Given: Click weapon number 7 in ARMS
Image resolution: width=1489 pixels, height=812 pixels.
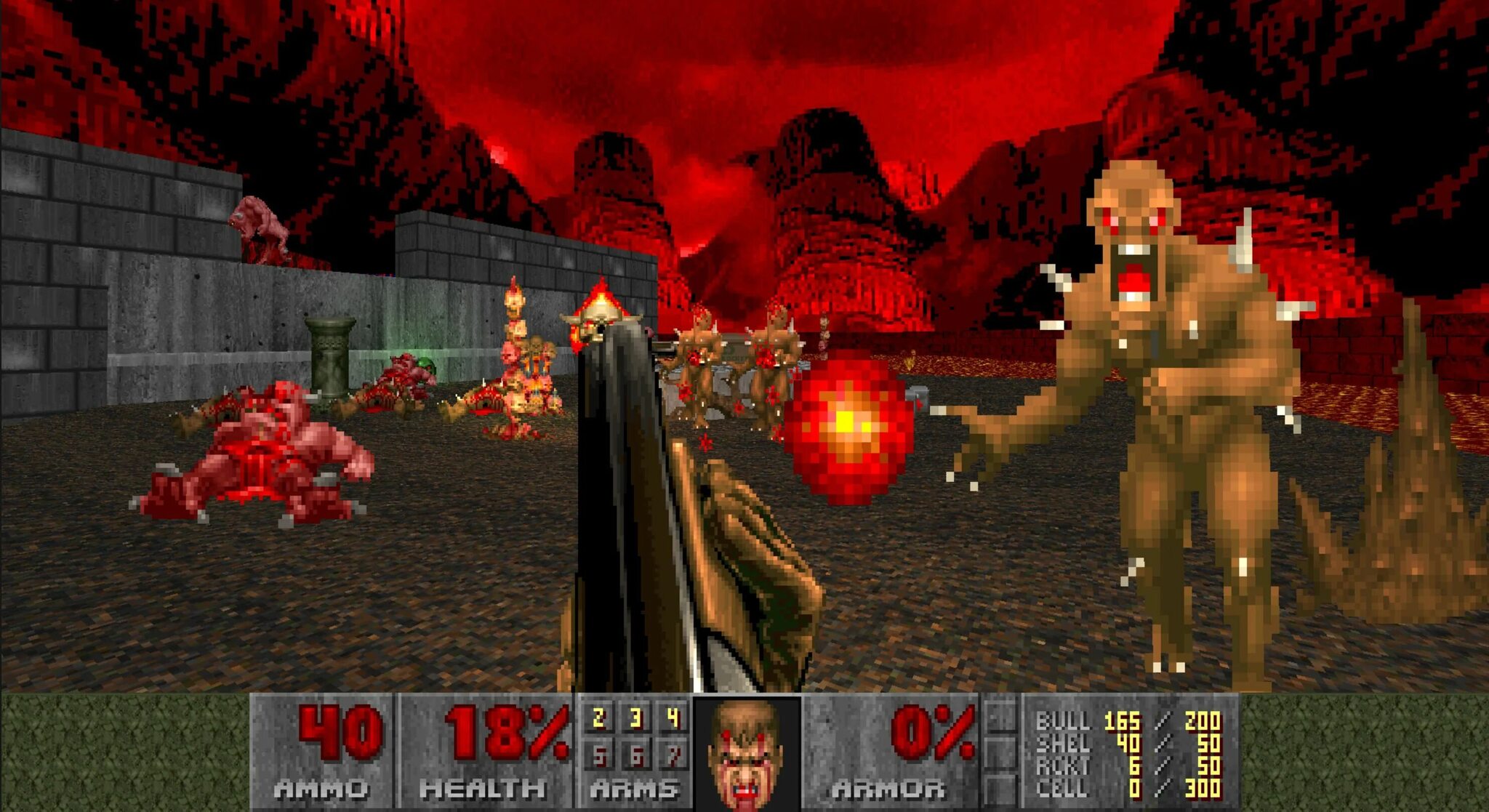Looking at the screenshot, I should point(673,757).
